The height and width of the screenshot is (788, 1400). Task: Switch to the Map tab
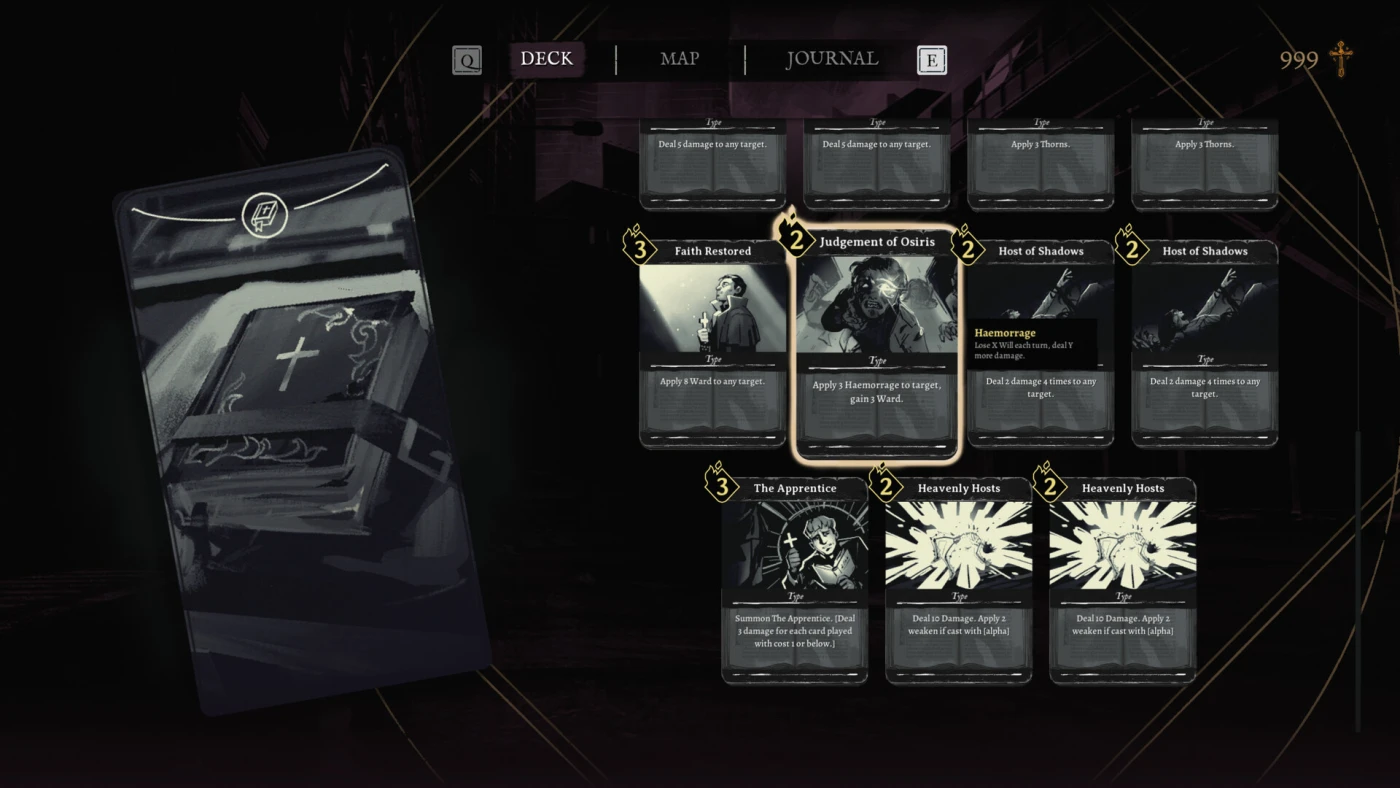(679, 59)
